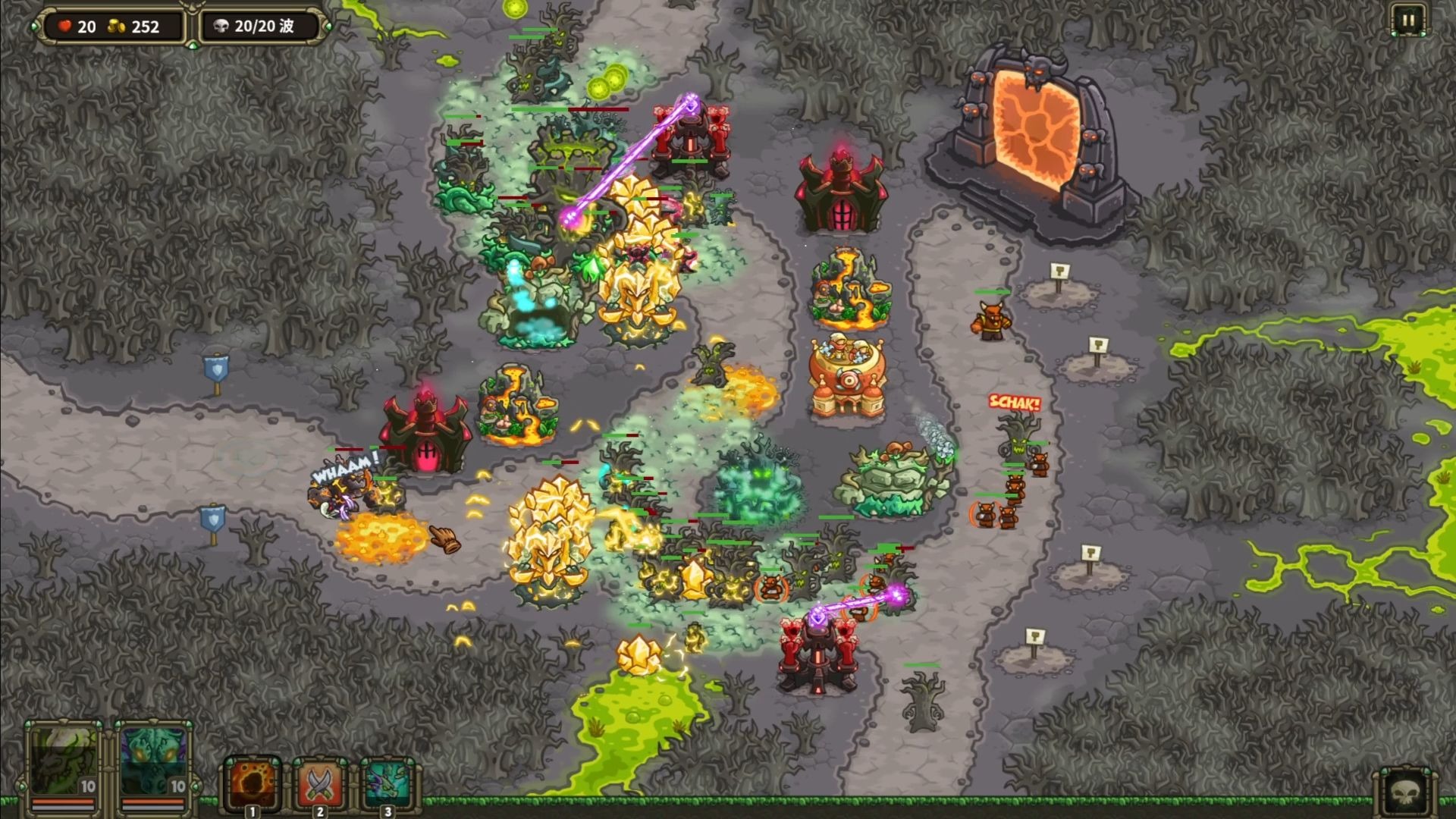
Task: Pause the game
Action: point(1407,20)
